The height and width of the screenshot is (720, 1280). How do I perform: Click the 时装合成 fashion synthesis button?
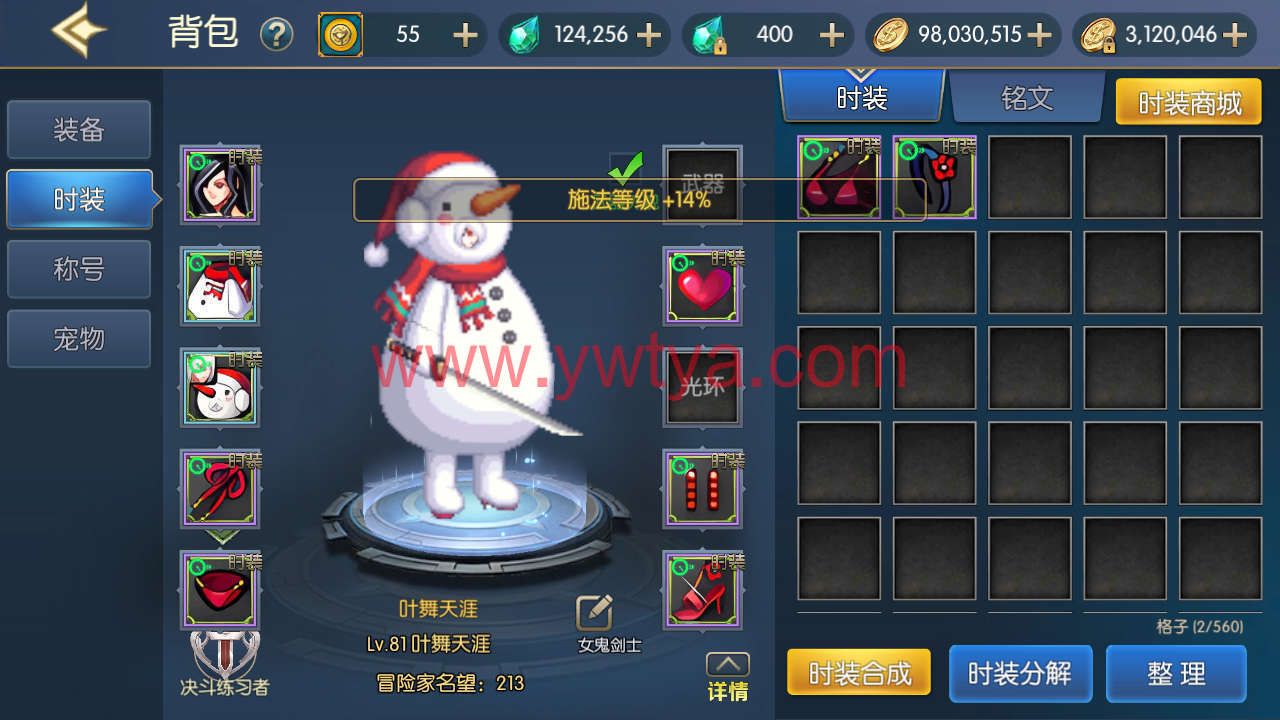(859, 673)
